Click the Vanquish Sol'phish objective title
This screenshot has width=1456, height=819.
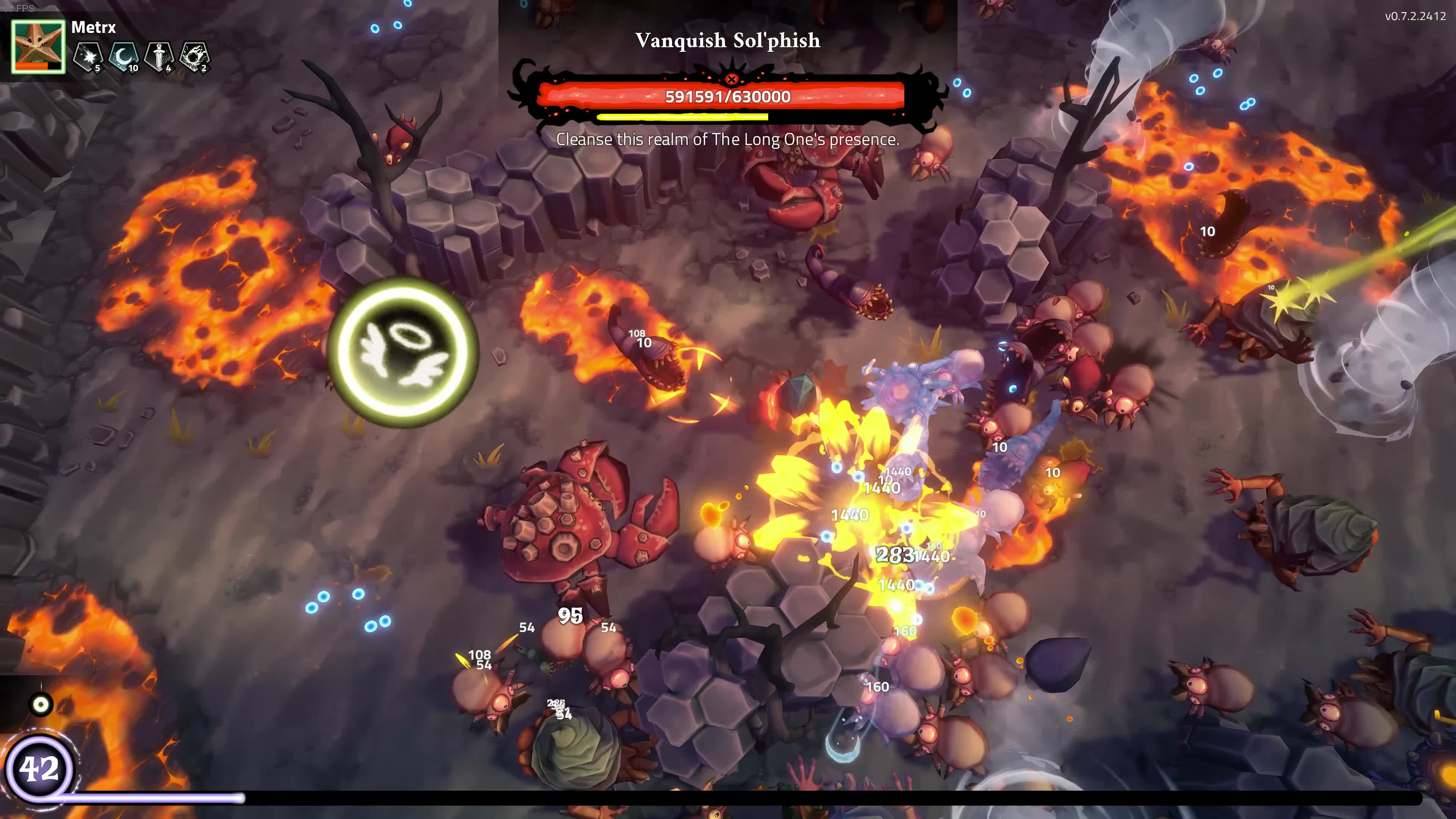pos(728,40)
